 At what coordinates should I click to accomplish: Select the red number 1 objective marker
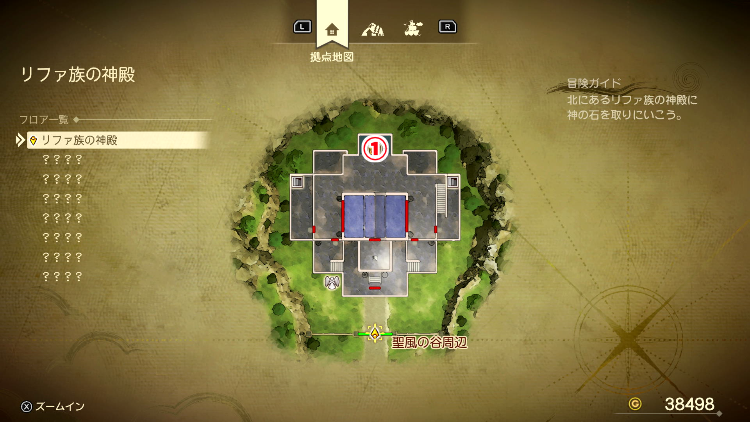pos(374,149)
